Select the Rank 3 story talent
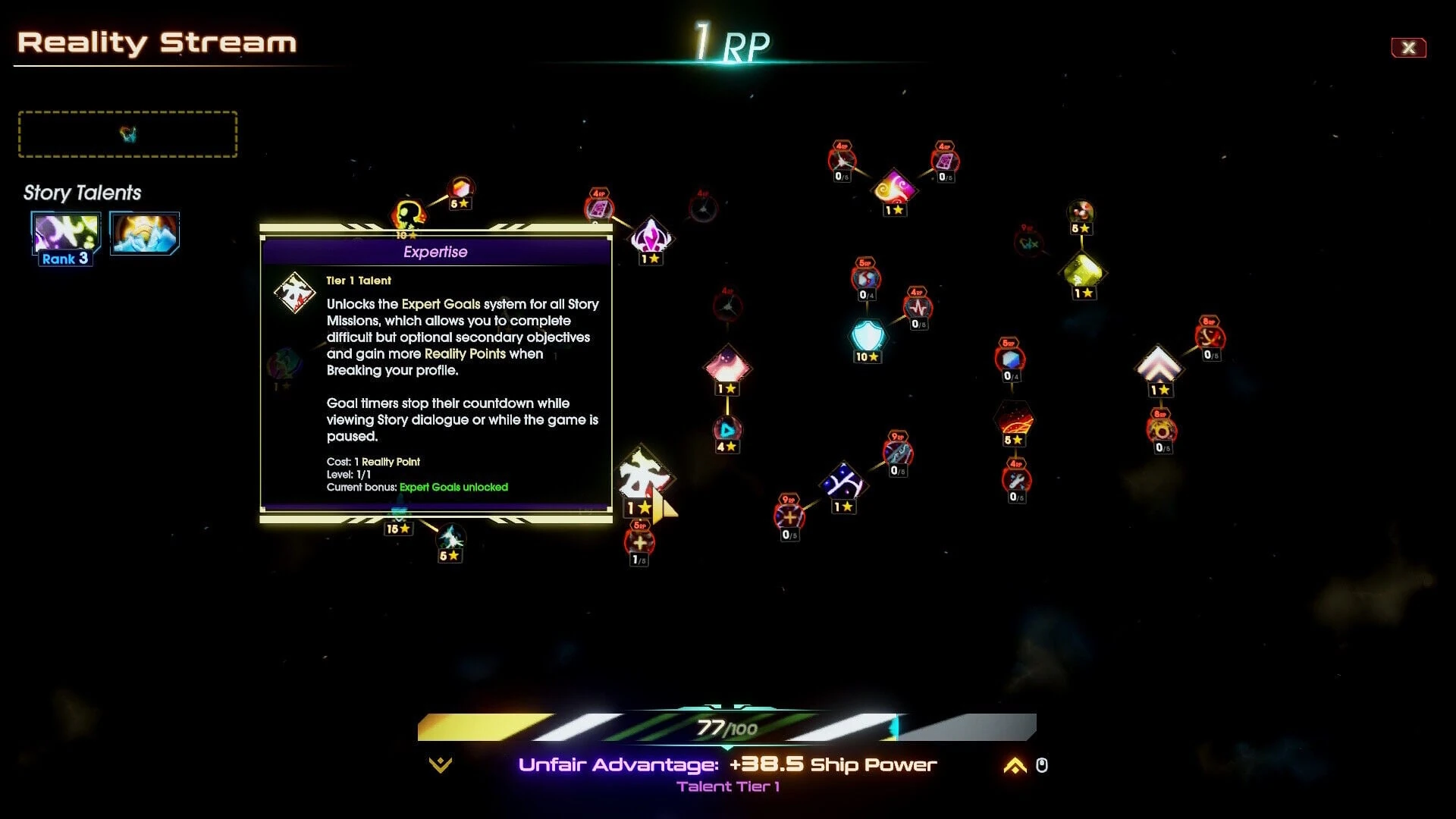1456x819 pixels. click(66, 234)
